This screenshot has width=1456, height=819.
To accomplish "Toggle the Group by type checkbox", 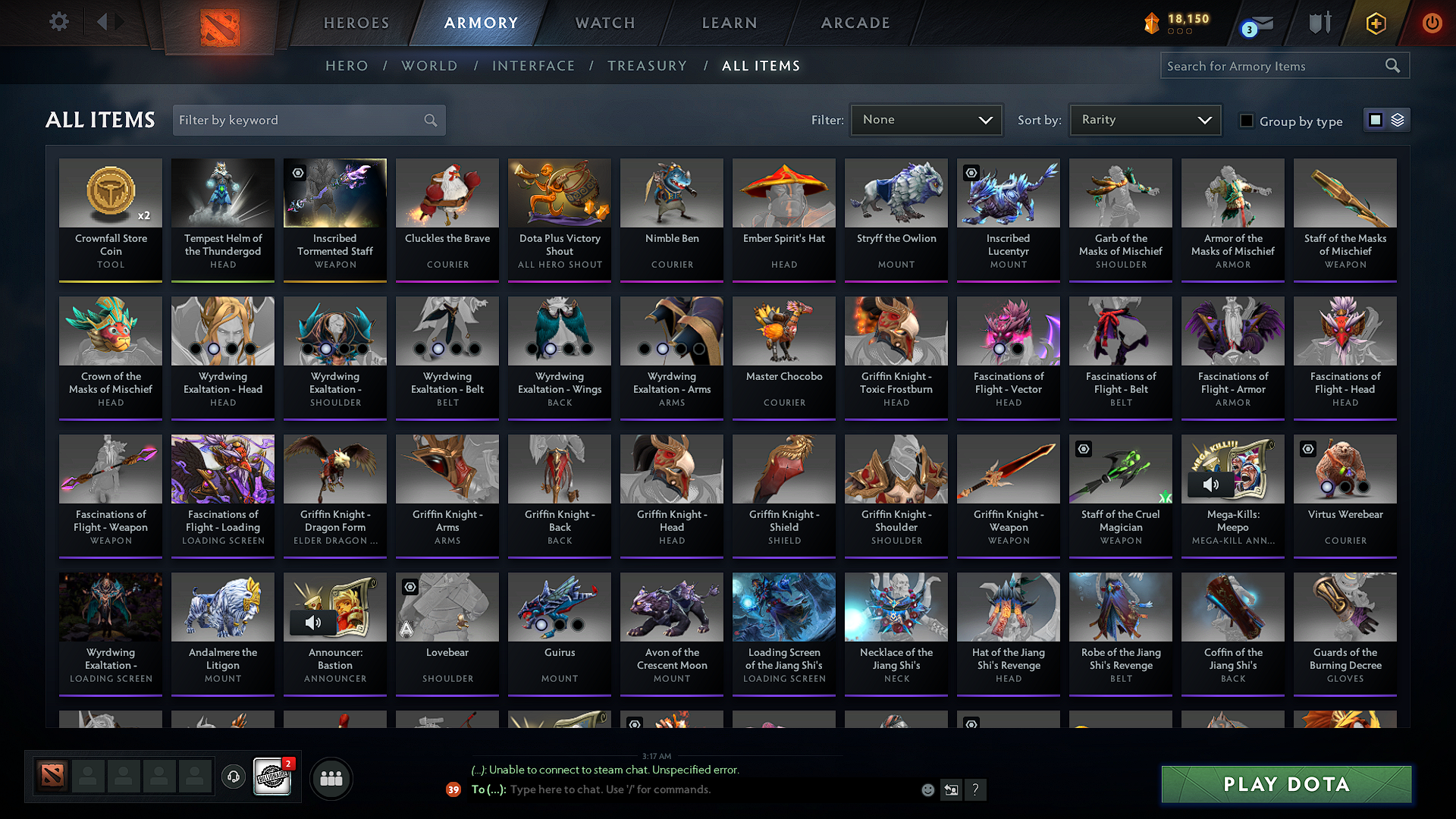I will pos(1246,120).
